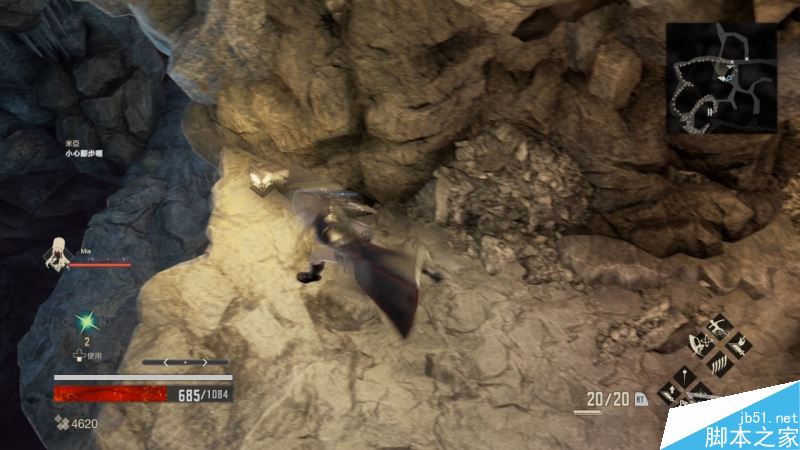
Task: Activate the claw slash gift icon
Action: [x=718, y=365]
